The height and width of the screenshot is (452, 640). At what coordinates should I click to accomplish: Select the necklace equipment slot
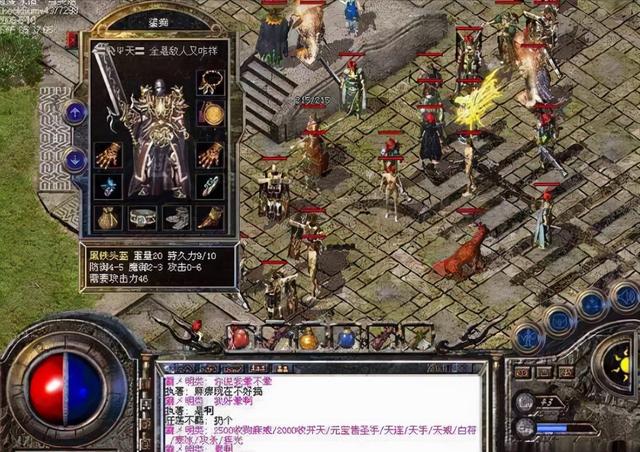[209, 83]
